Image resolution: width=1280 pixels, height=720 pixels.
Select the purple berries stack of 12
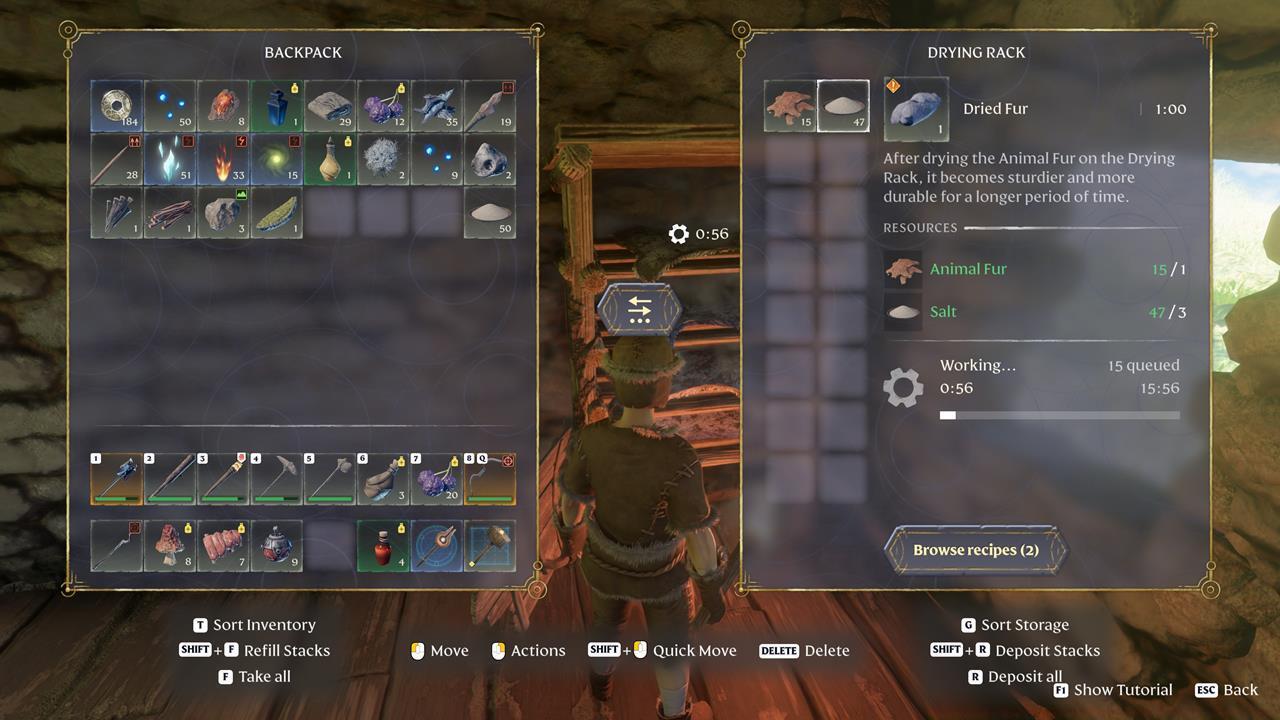383,106
